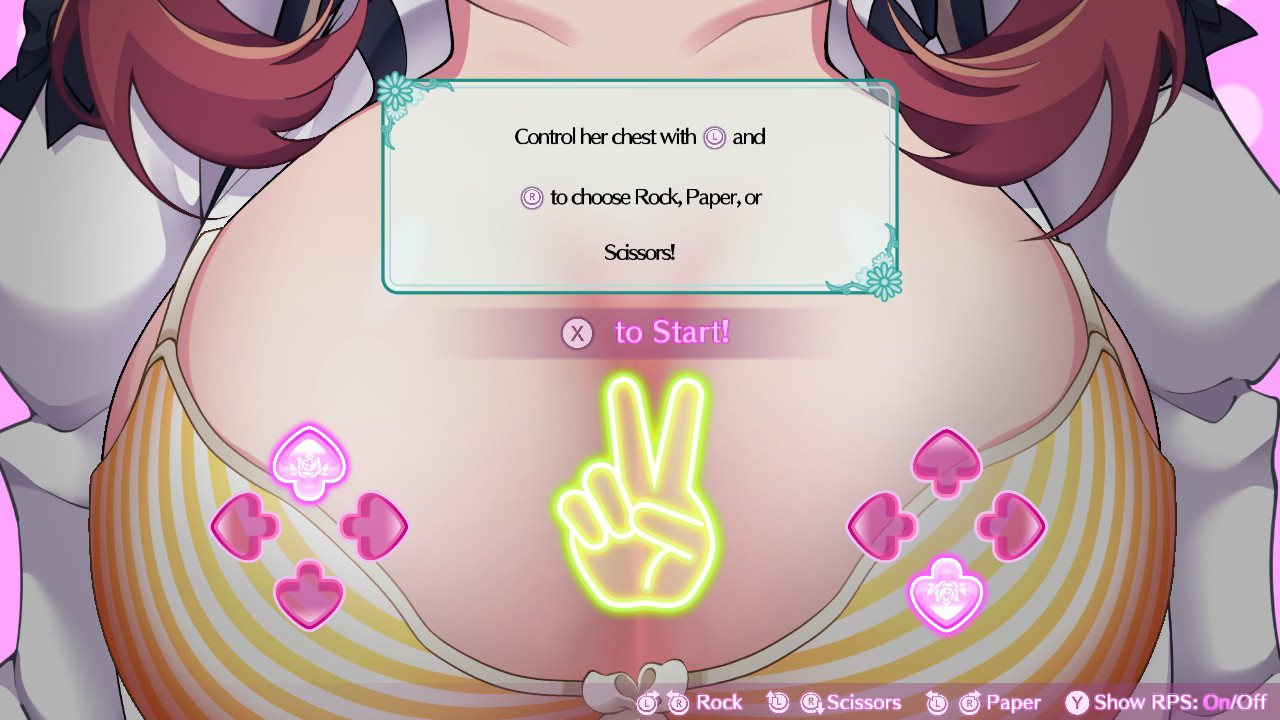The image size is (1280, 720).
Task: Choose the Scissors entry in the bottom legend
Action: (862, 702)
